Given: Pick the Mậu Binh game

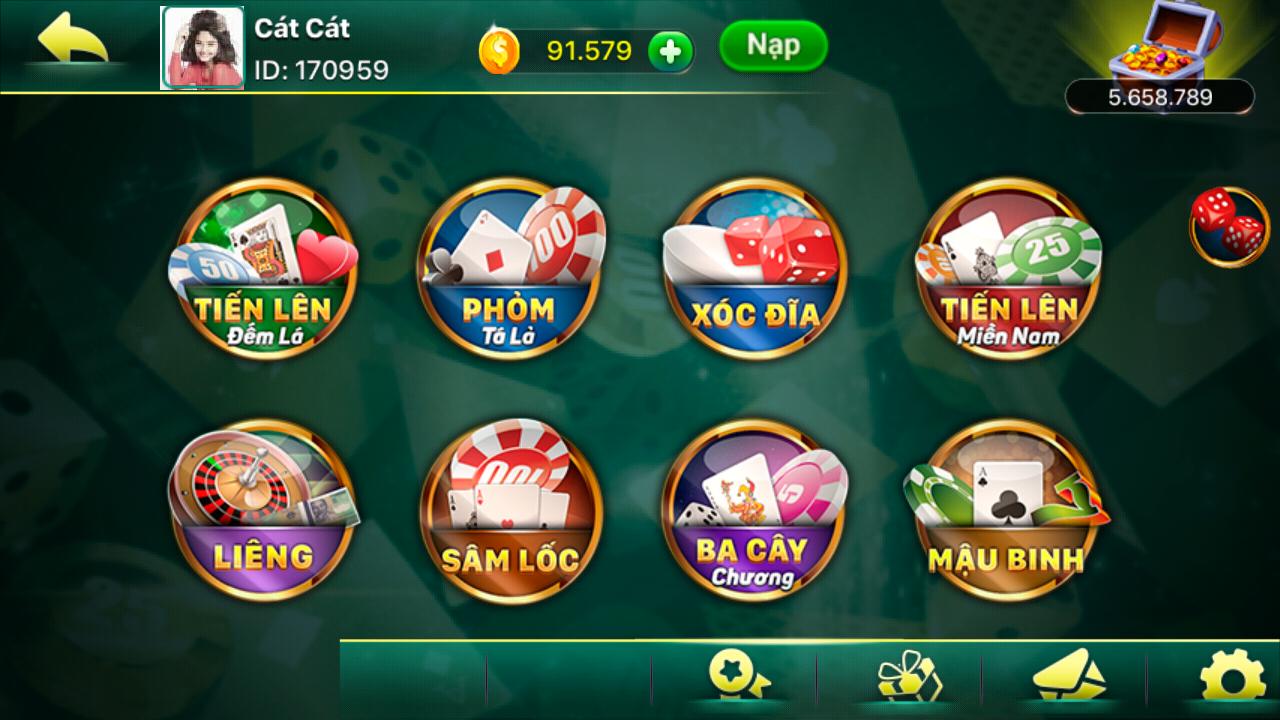Looking at the screenshot, I should 1005,510.
